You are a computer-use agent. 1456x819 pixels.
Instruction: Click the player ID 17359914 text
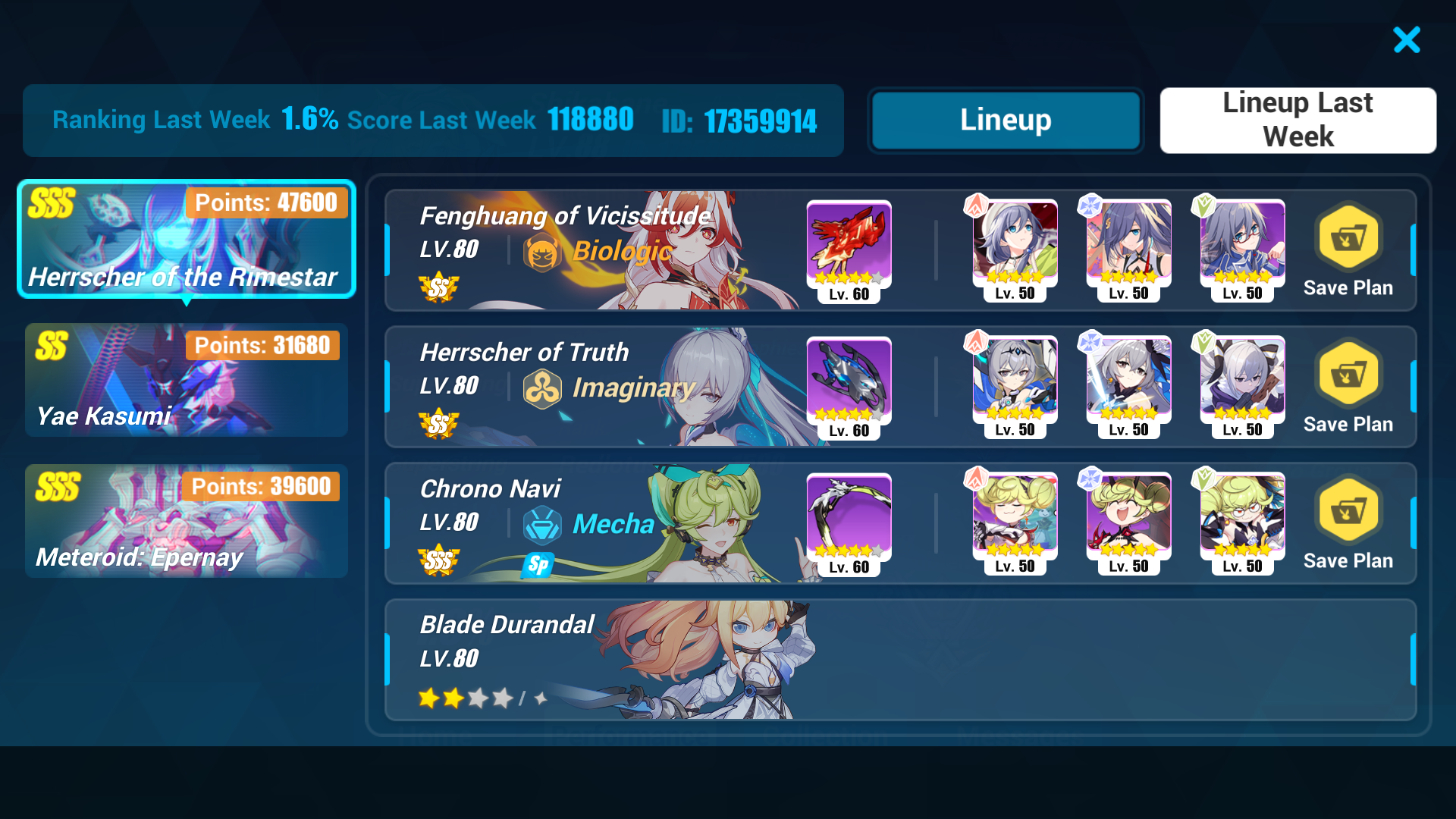click(x=758, y=120)
